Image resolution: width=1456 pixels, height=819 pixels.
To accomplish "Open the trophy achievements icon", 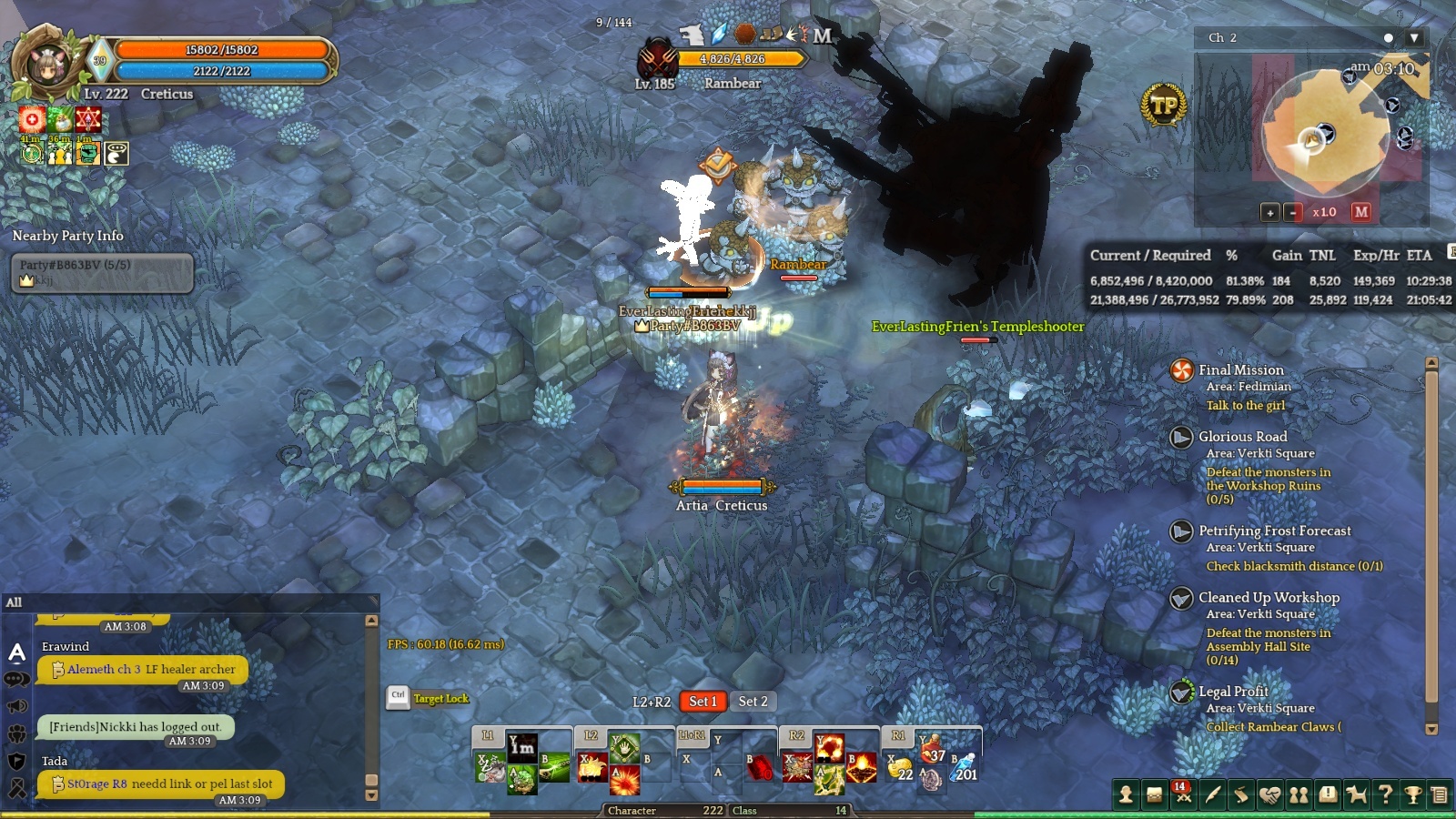I will pos(1413,794).
